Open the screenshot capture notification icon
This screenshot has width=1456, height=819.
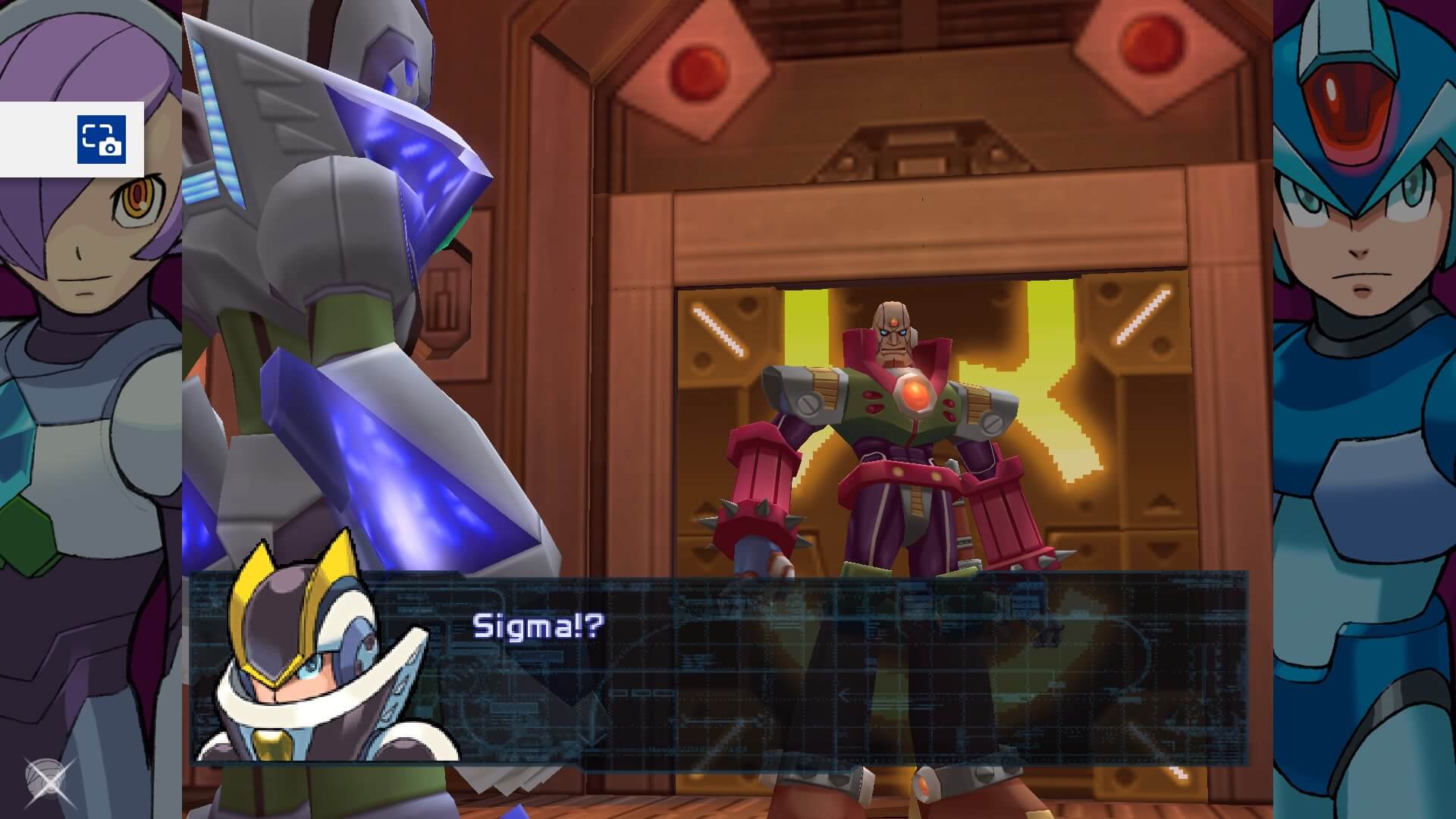click(101, 140)
